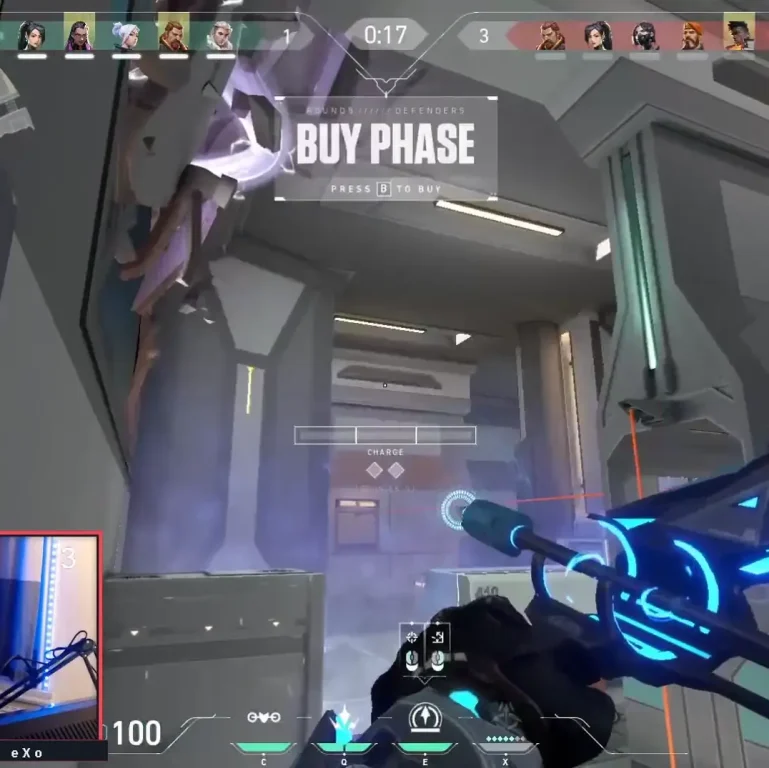769x768 pixels.
Task: Select the allied Sova portrait
Action: tap(219, 35)
